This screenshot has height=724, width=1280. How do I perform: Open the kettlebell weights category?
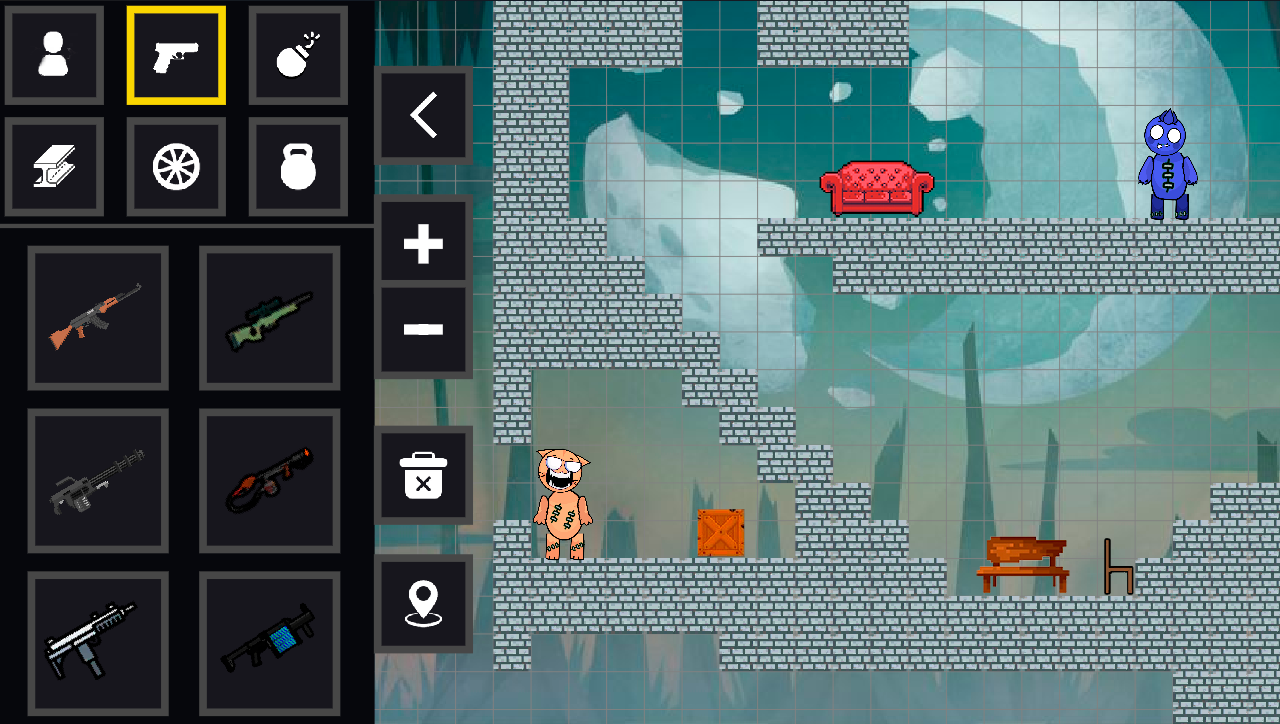pos(297,165)
